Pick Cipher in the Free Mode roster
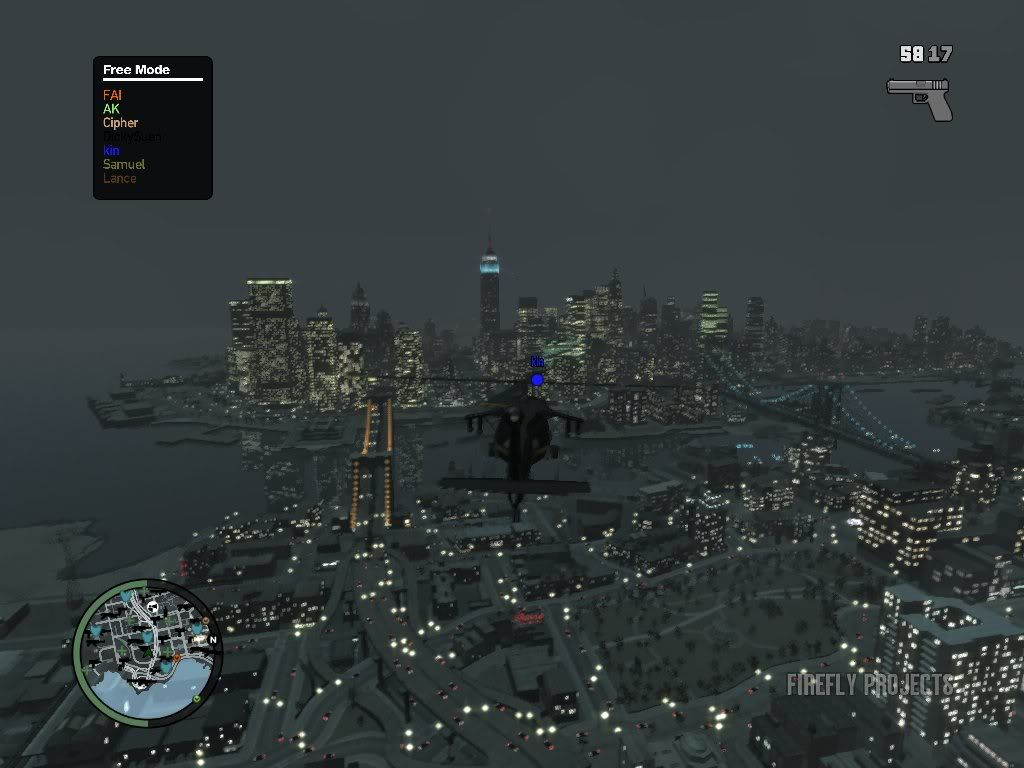 click(x=120, y=123)
